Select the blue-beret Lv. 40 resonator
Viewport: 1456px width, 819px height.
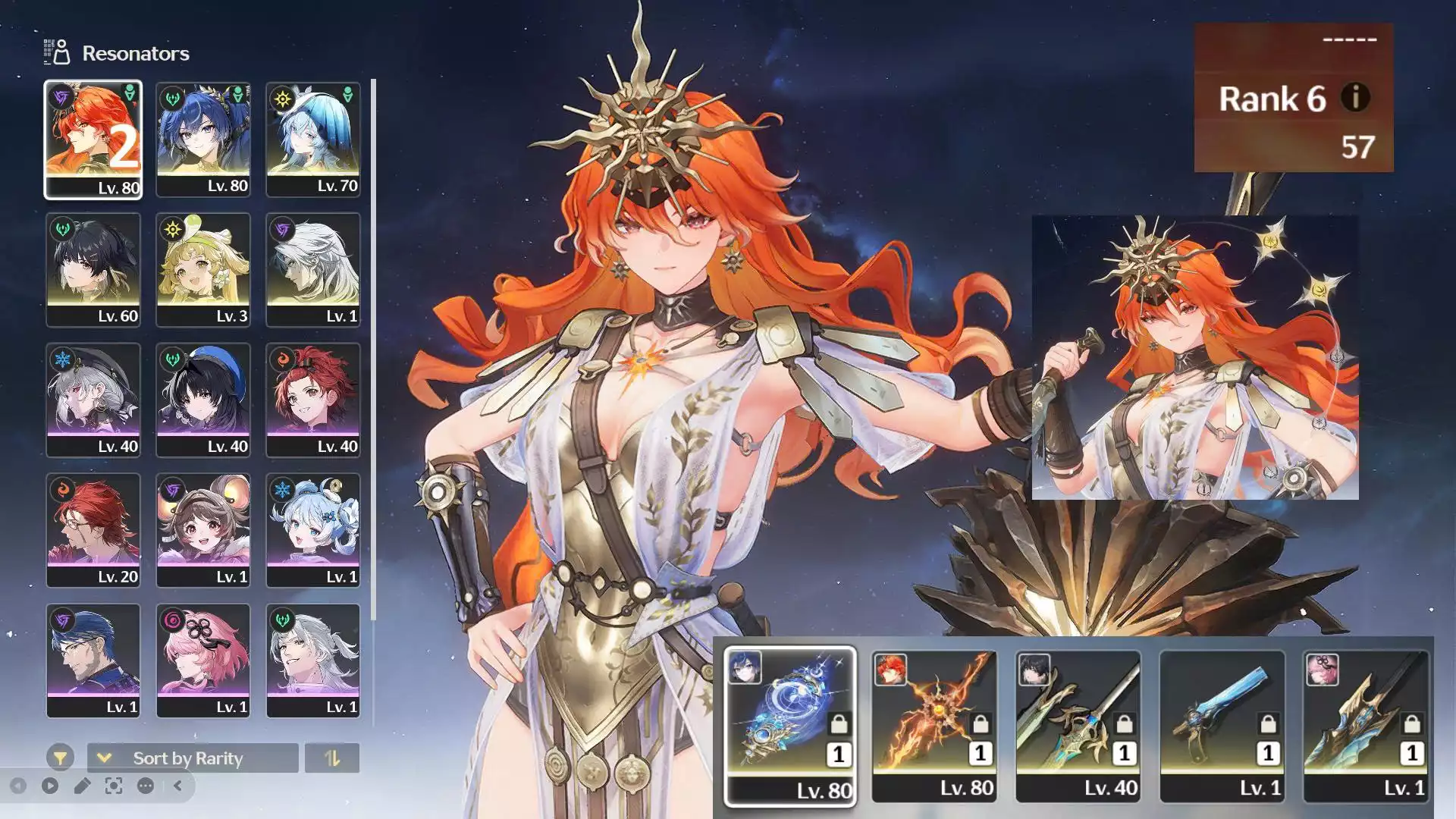[x=203, y=400]
